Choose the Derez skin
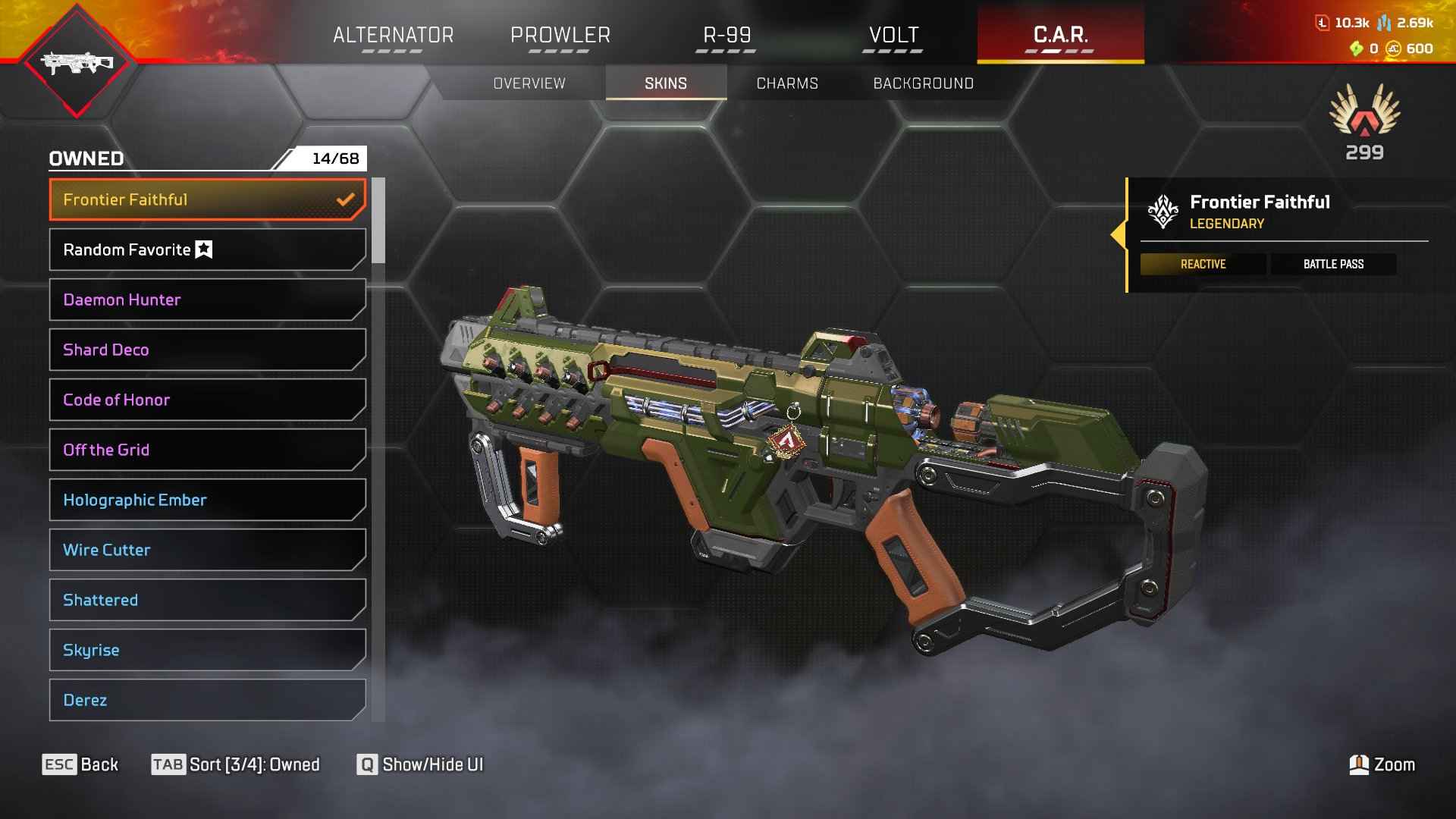This screenshot has height=819, width=1456. pos(207,700)
